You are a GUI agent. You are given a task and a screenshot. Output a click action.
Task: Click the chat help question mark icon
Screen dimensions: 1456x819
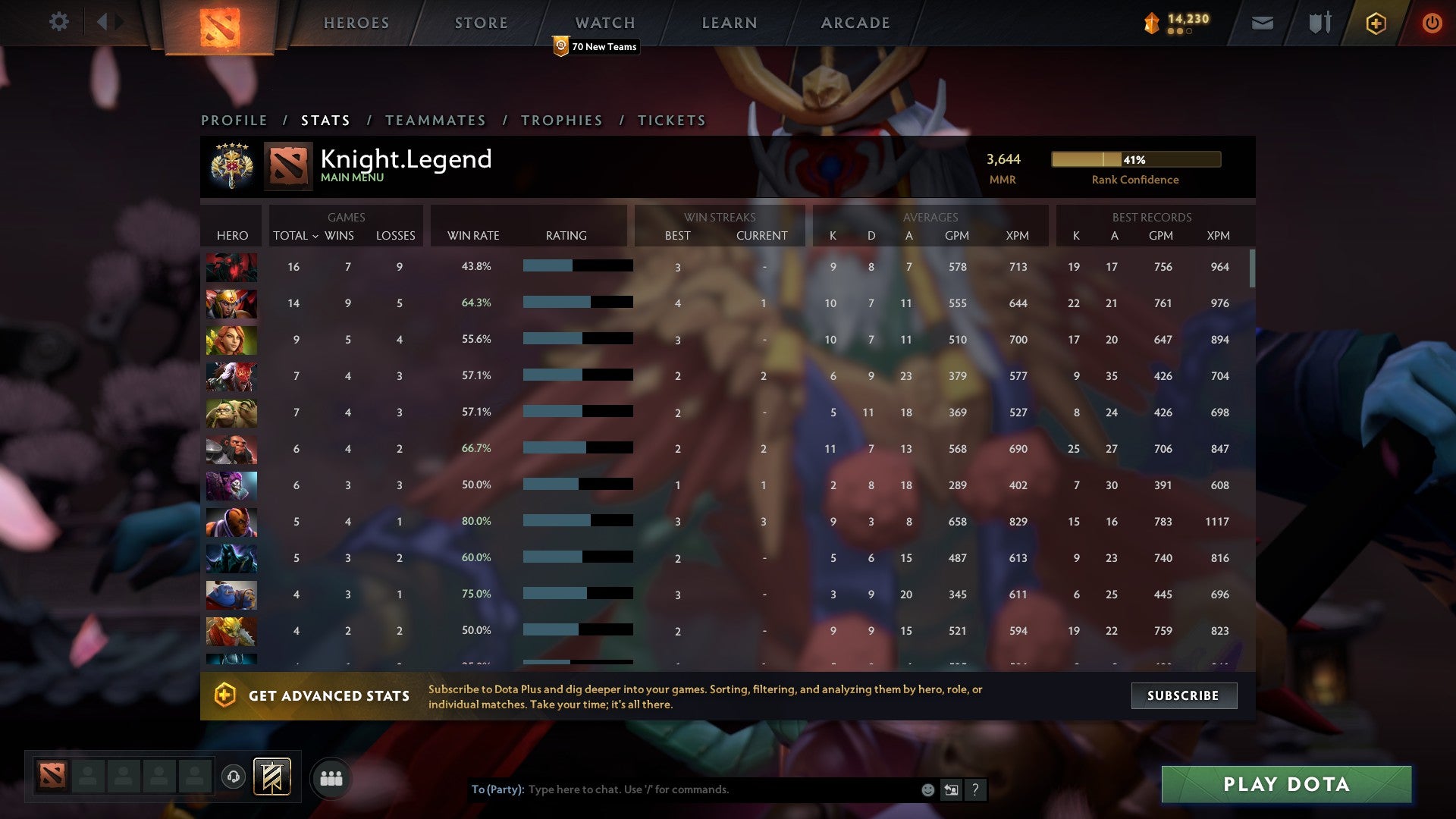point(975,789)
